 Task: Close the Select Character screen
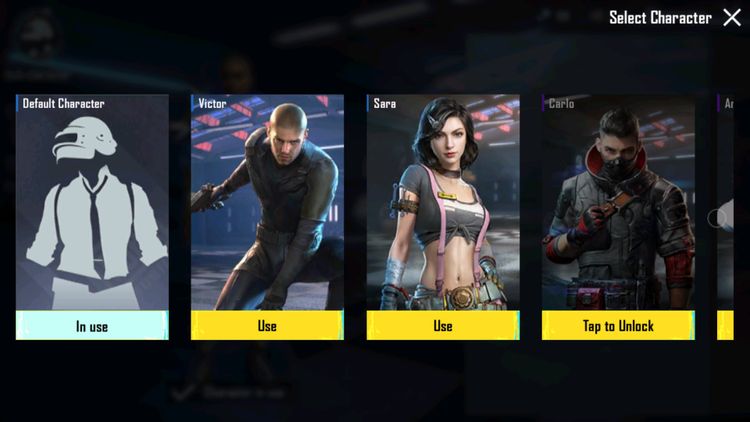pos(732,18)
